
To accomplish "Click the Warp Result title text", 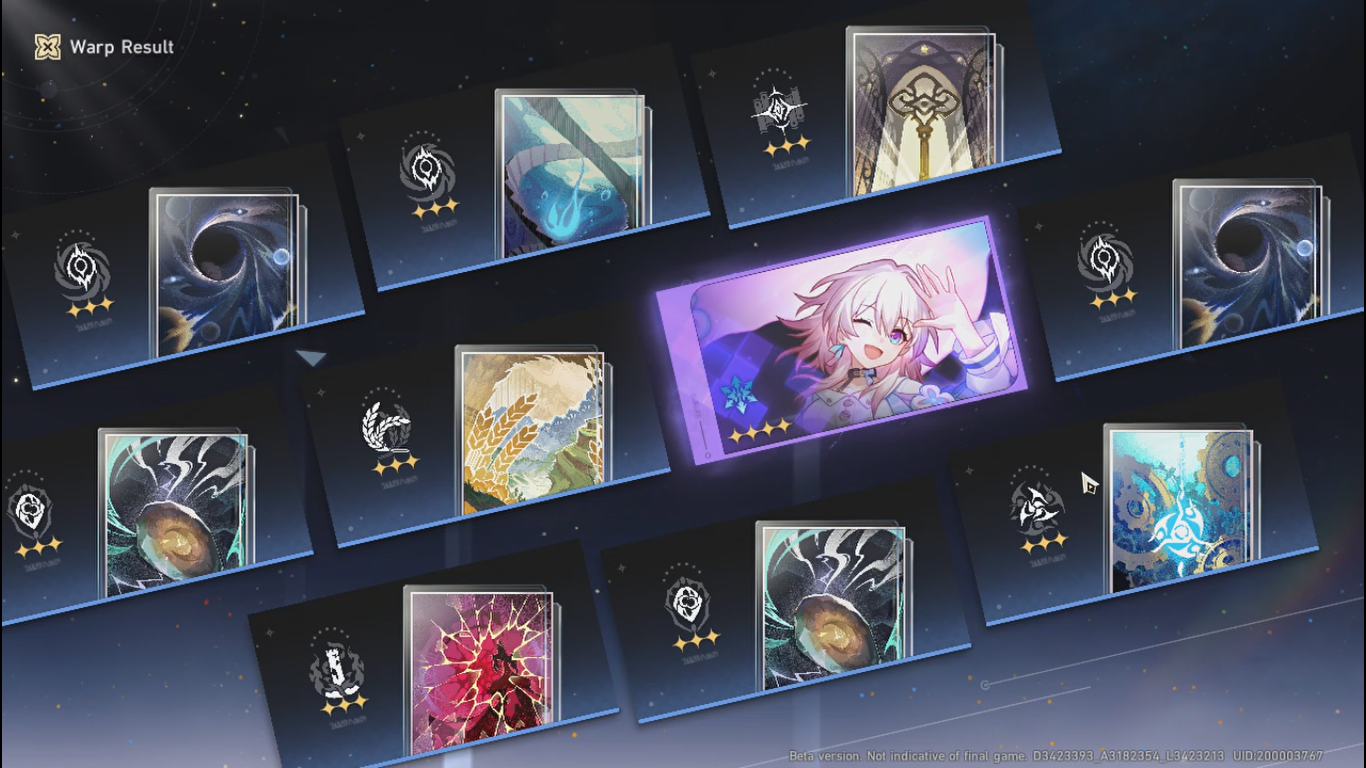I will coord(120,47).
